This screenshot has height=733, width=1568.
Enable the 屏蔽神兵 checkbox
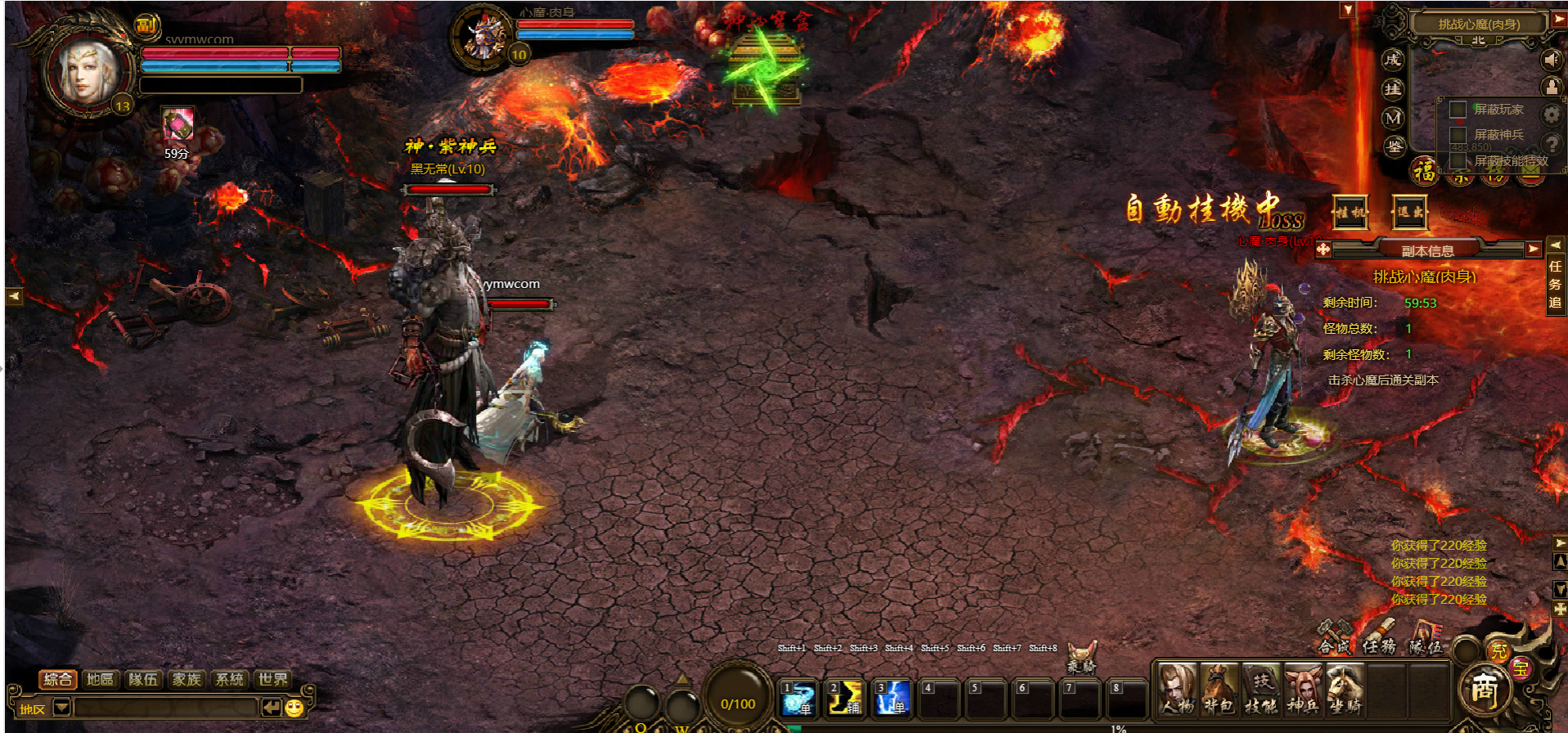pyautogui.click(x=1458, y=135)
